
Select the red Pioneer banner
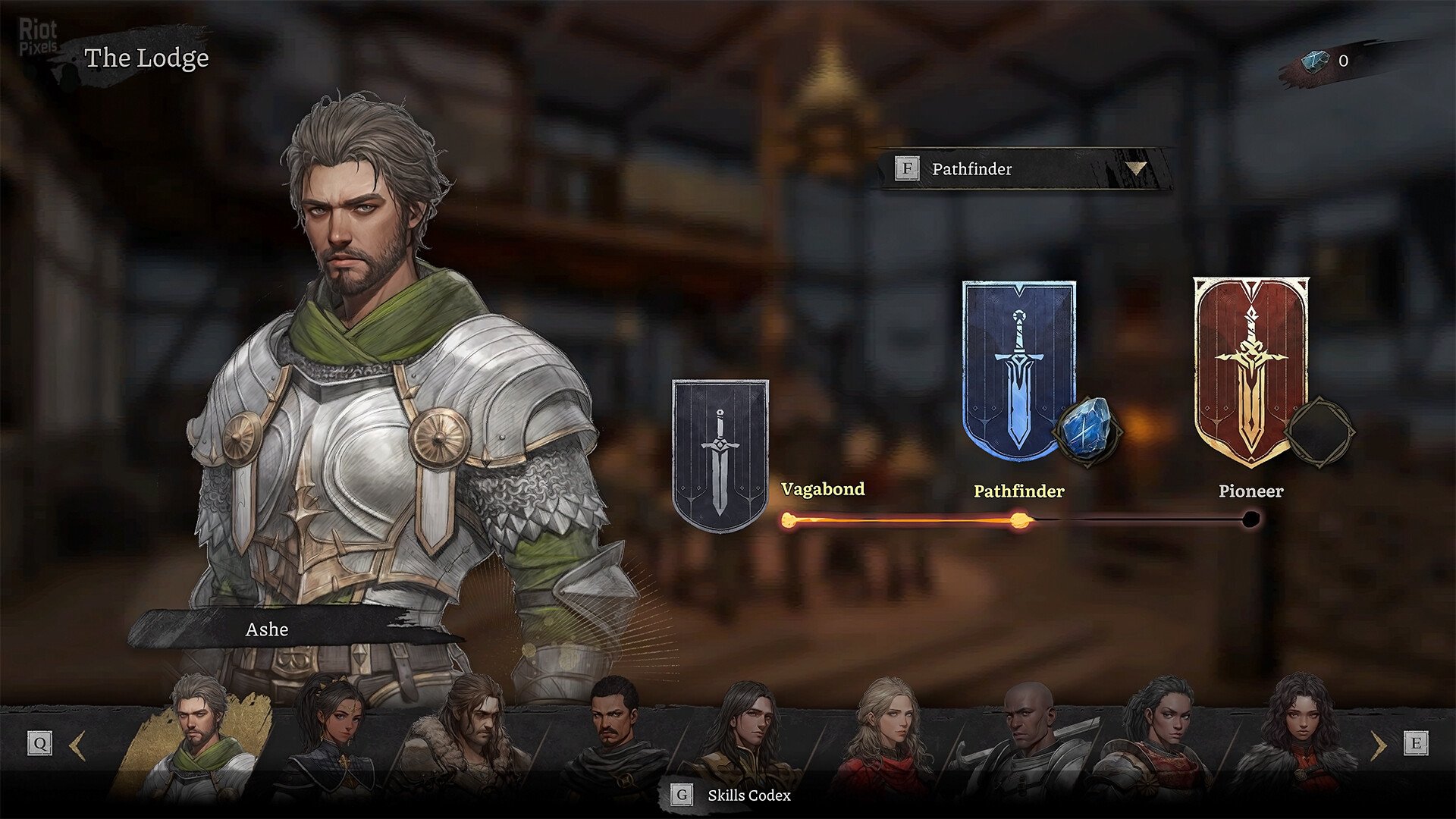pyautogui.click(x=1250, y=370)
